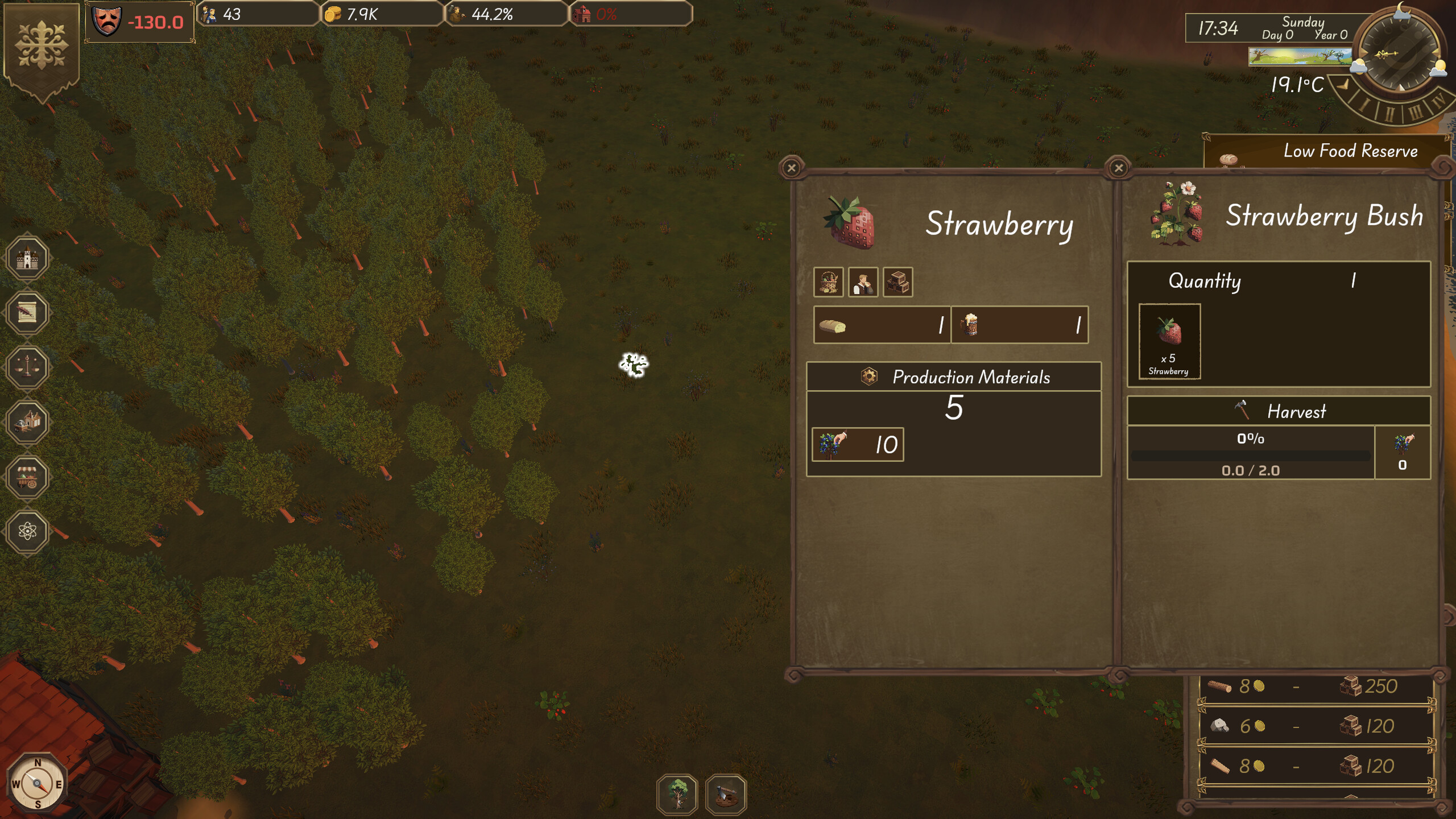The width and height of the screenshot is (1456, 819).
Task: Switch to the storage crates tab in Strawberry panel
Action: [897, 283]
